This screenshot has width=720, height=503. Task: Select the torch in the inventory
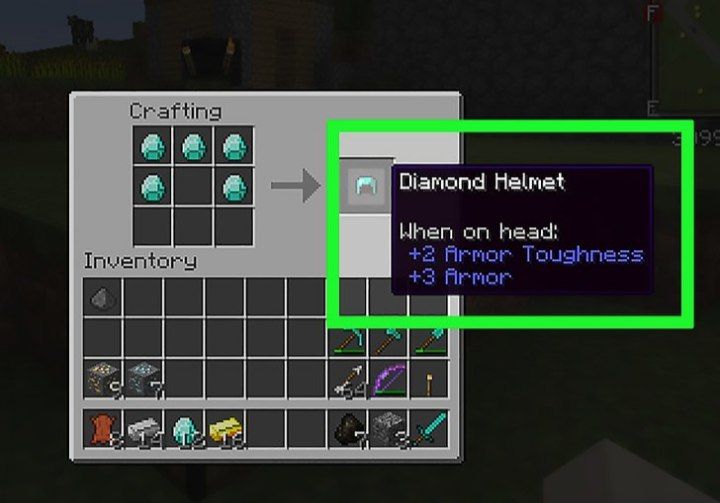point(431,379)
